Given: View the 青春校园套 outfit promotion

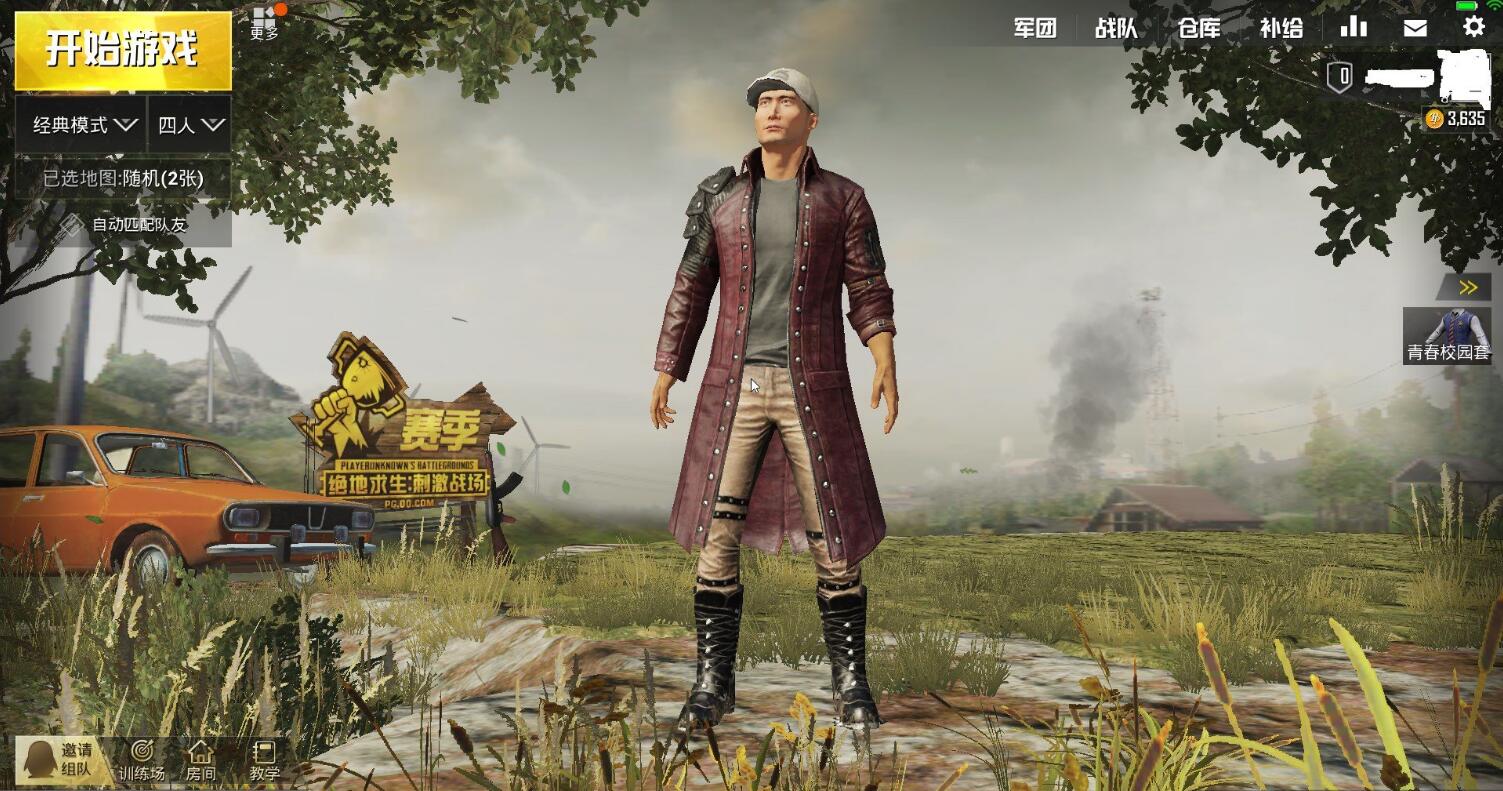Looking at the screenshot, I should pos(1447,336).
